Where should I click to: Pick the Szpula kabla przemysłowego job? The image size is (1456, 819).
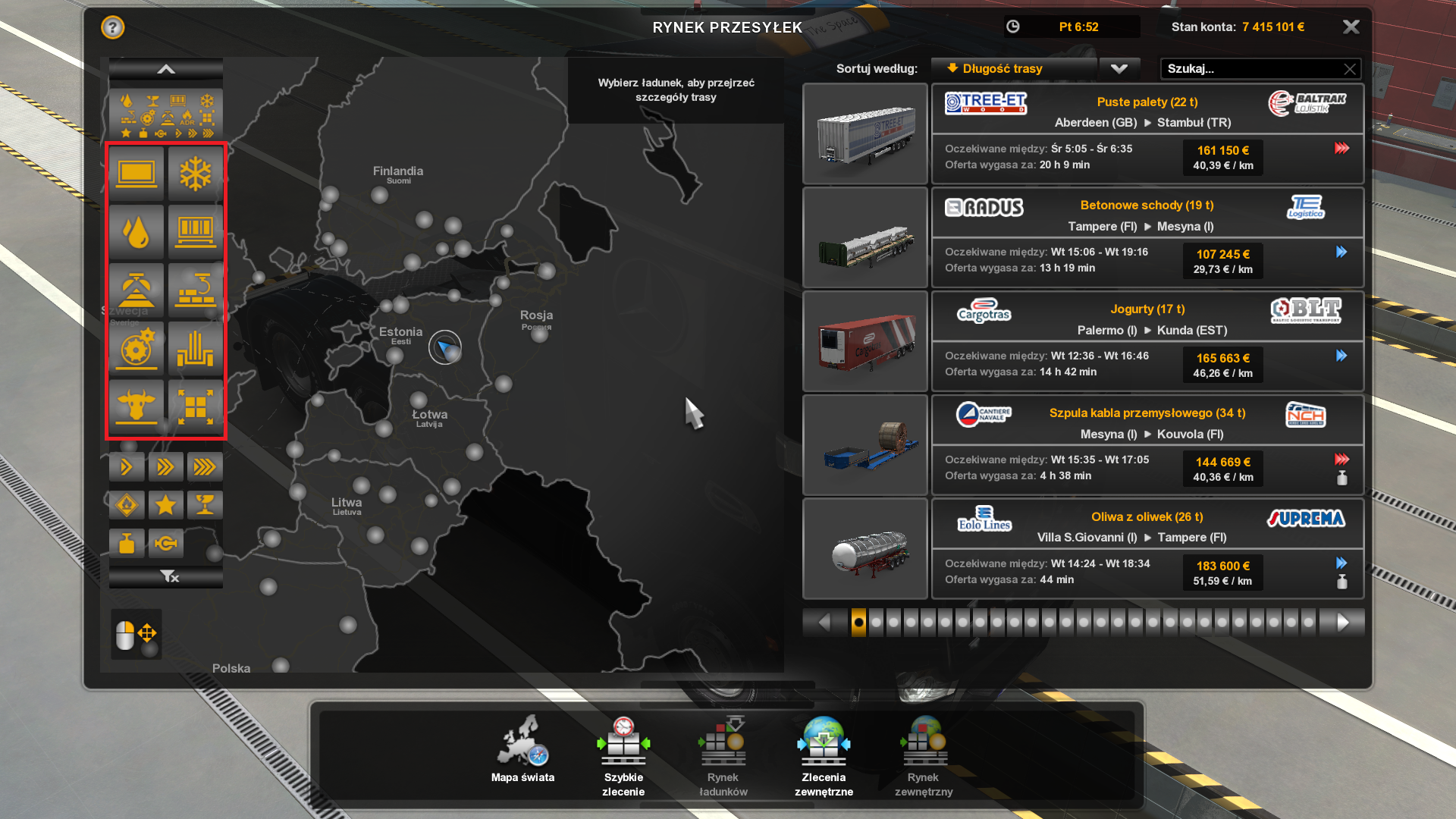tap(1147, 445)
